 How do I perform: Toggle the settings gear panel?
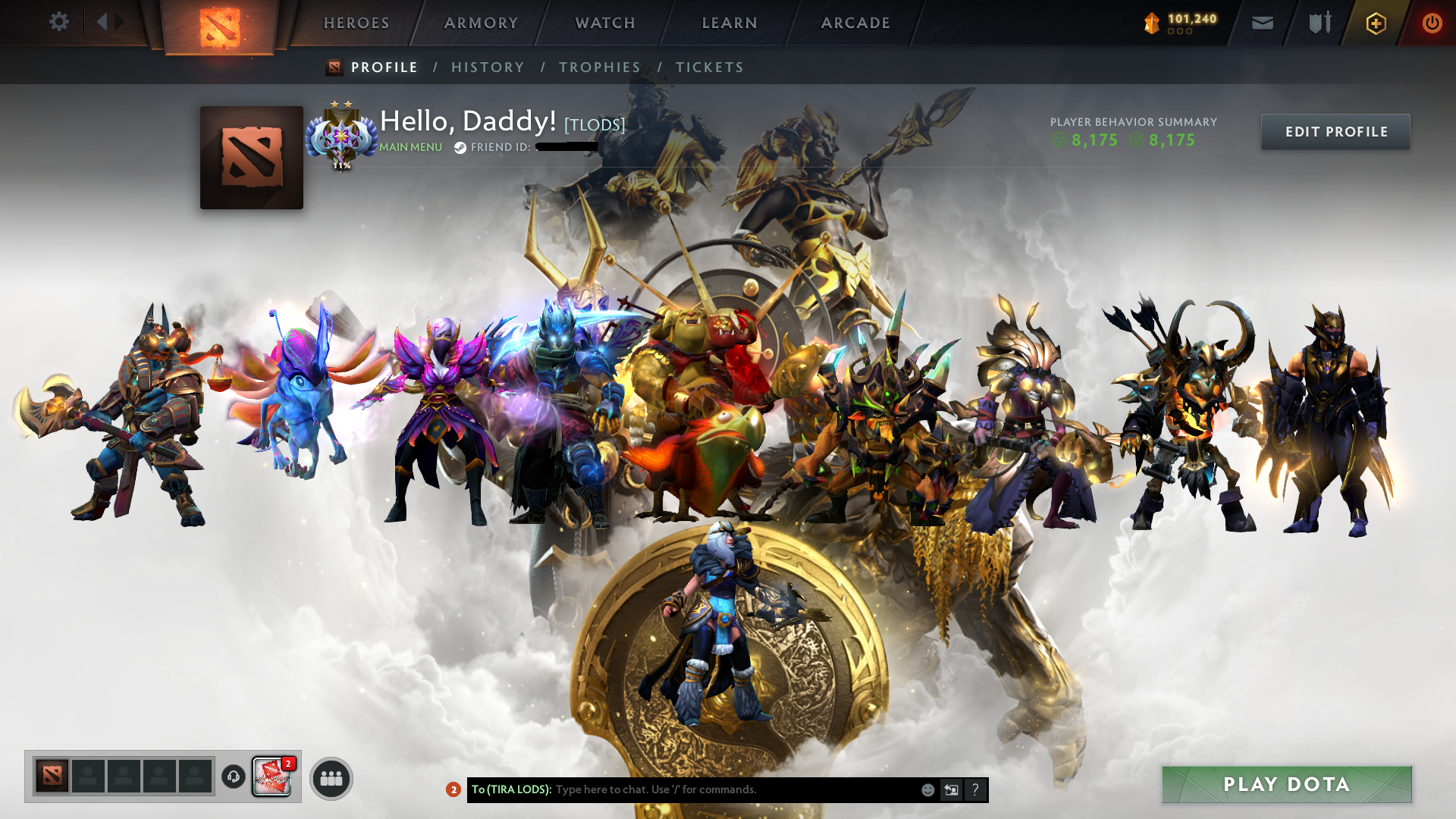tap(59, 22)
